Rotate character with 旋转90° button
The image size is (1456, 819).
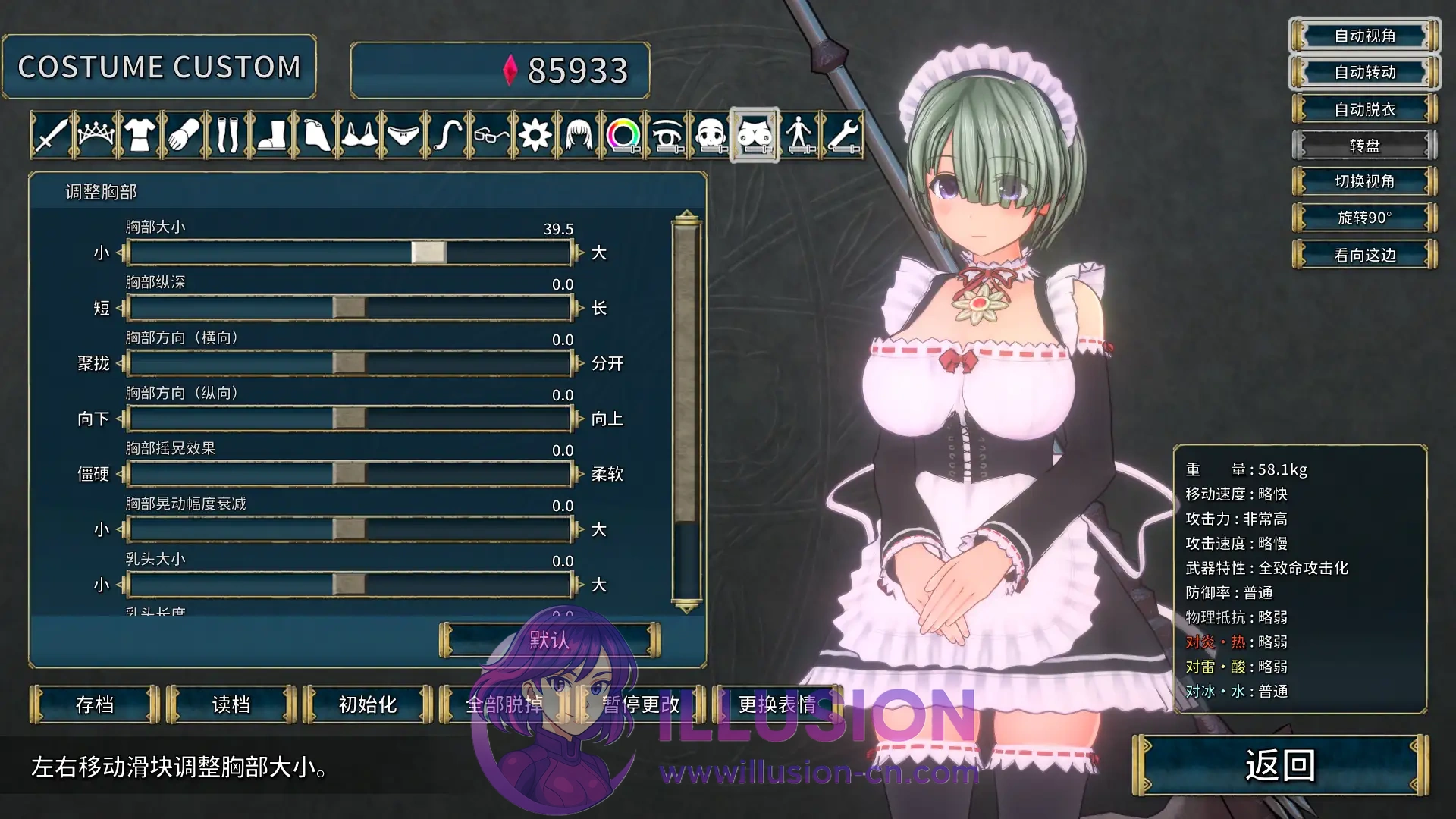(1364, 218)
